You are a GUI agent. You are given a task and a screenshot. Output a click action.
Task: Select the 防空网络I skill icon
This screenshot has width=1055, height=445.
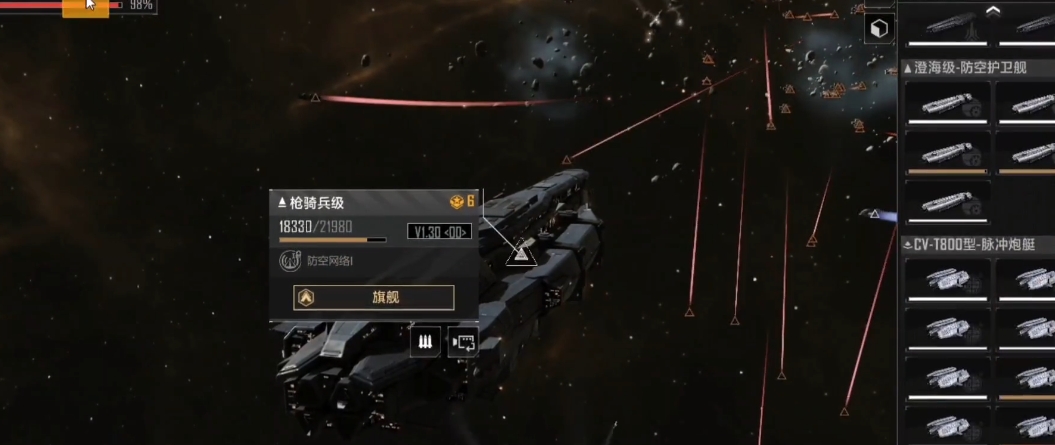pos(289,261)
